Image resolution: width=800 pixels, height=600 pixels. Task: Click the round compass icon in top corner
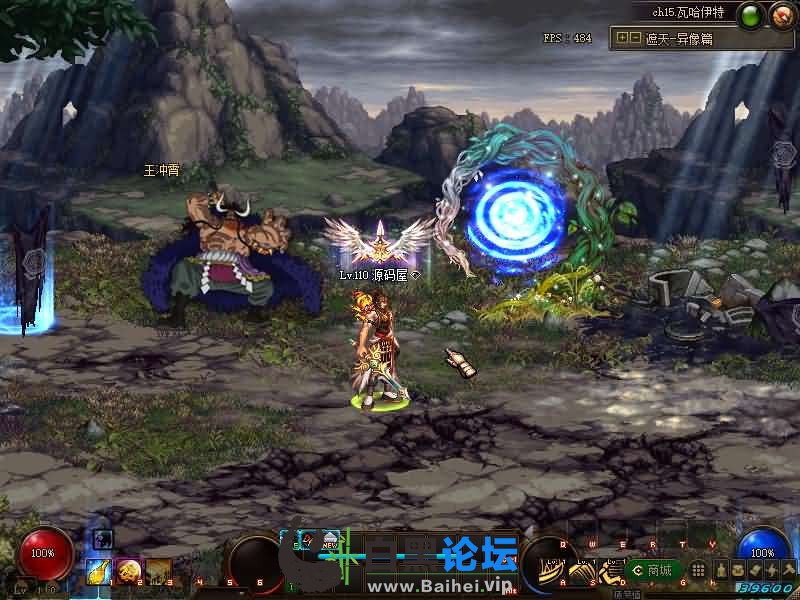click(x=780, y=16)
